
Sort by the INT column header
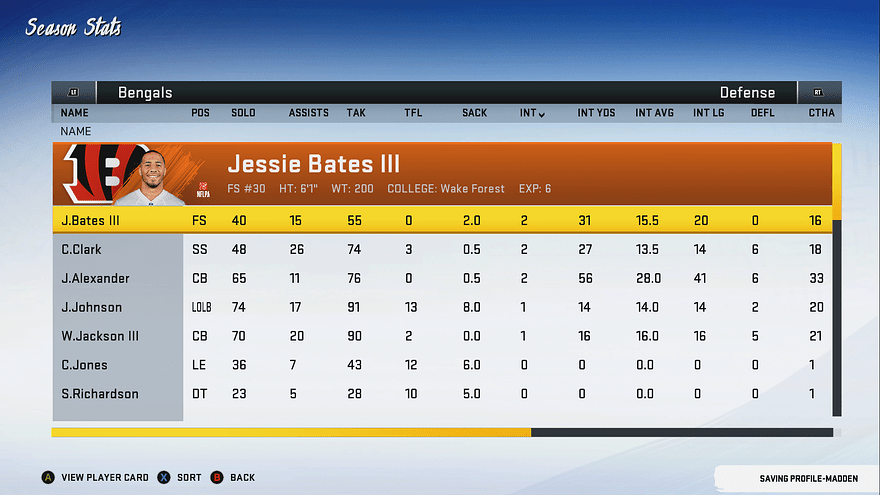[532, 113]
